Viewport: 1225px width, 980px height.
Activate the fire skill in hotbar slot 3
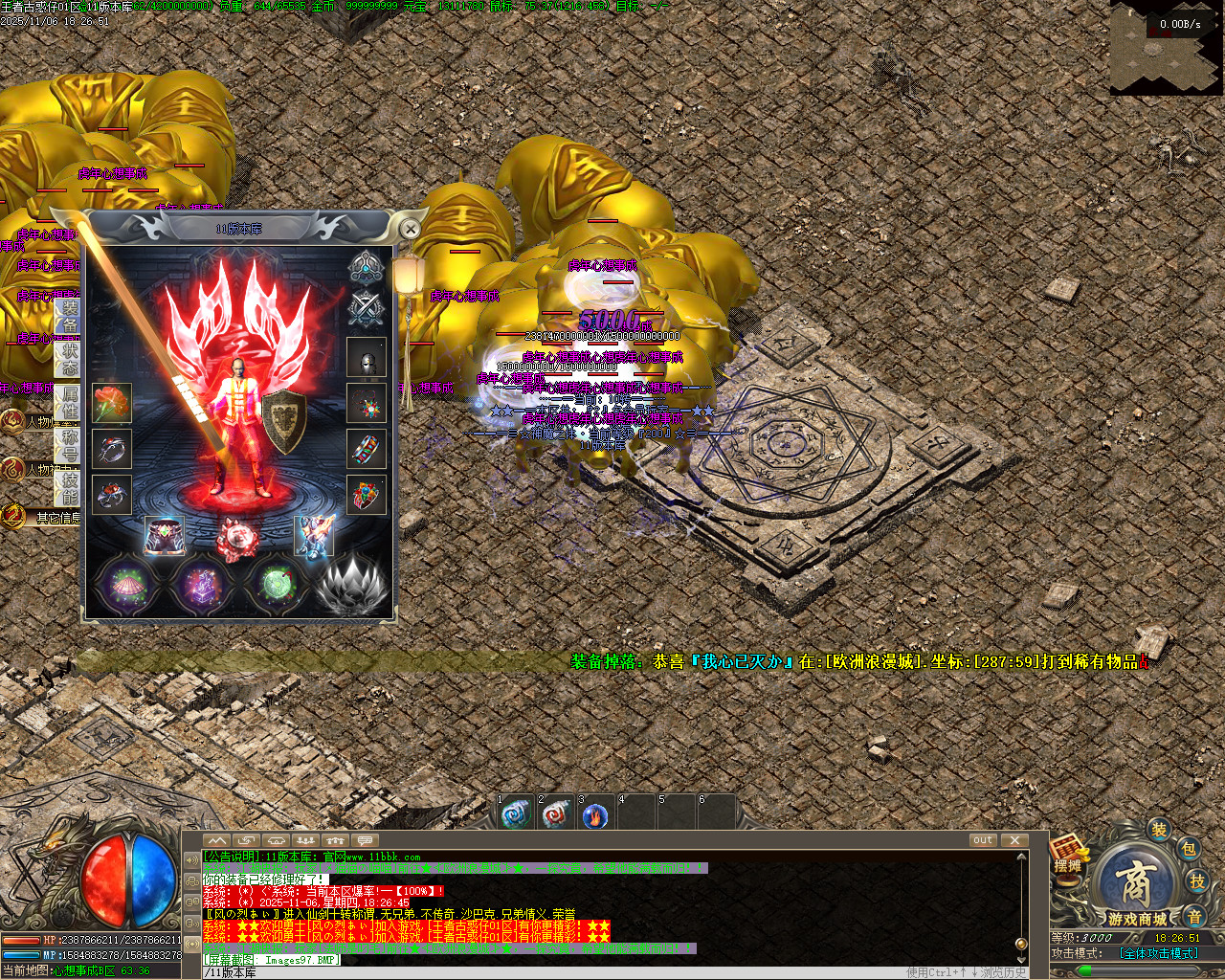594,815
